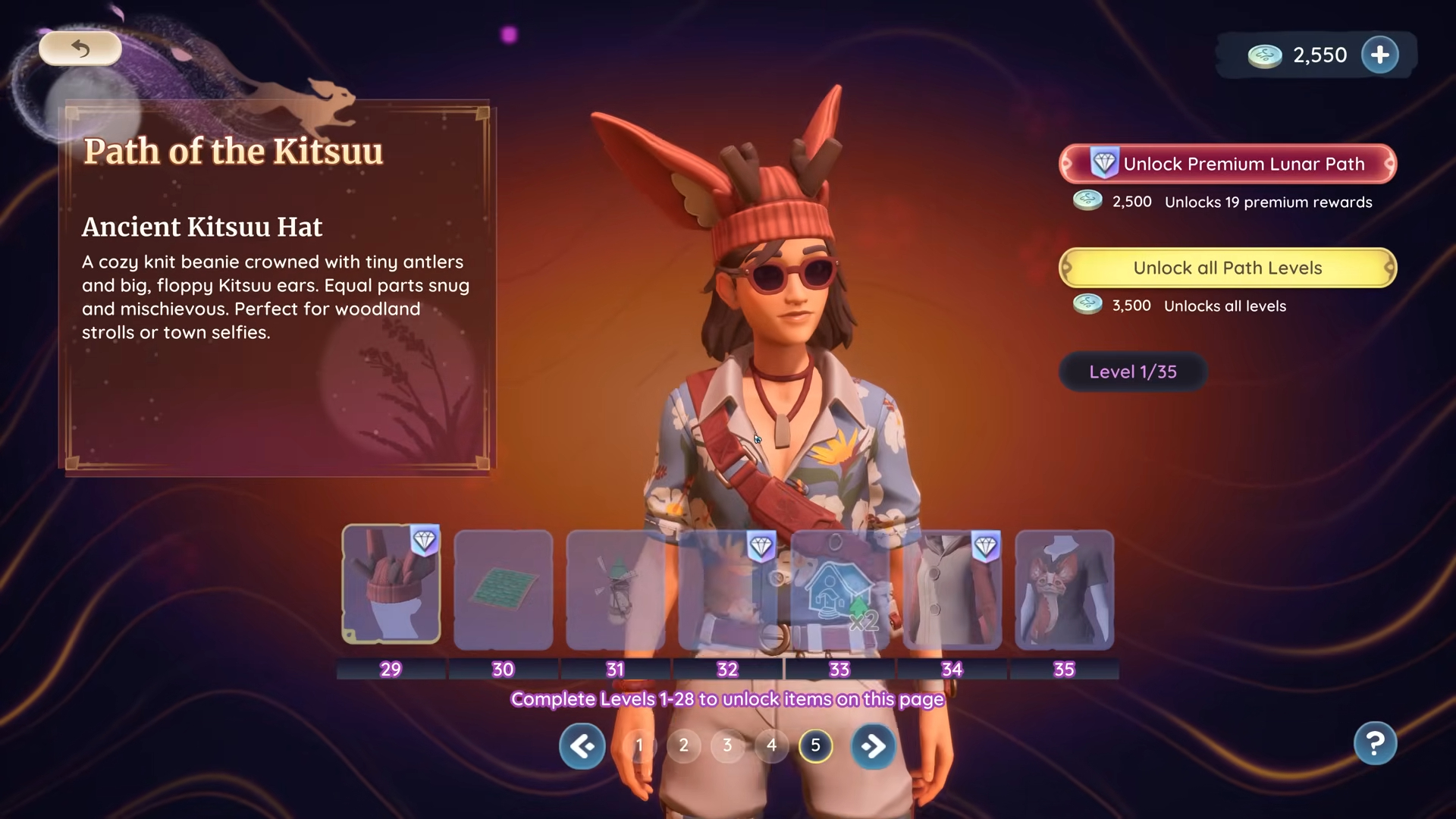Unlock Premium Lunar Path
1456x819 pixels.
(1227, 164)
